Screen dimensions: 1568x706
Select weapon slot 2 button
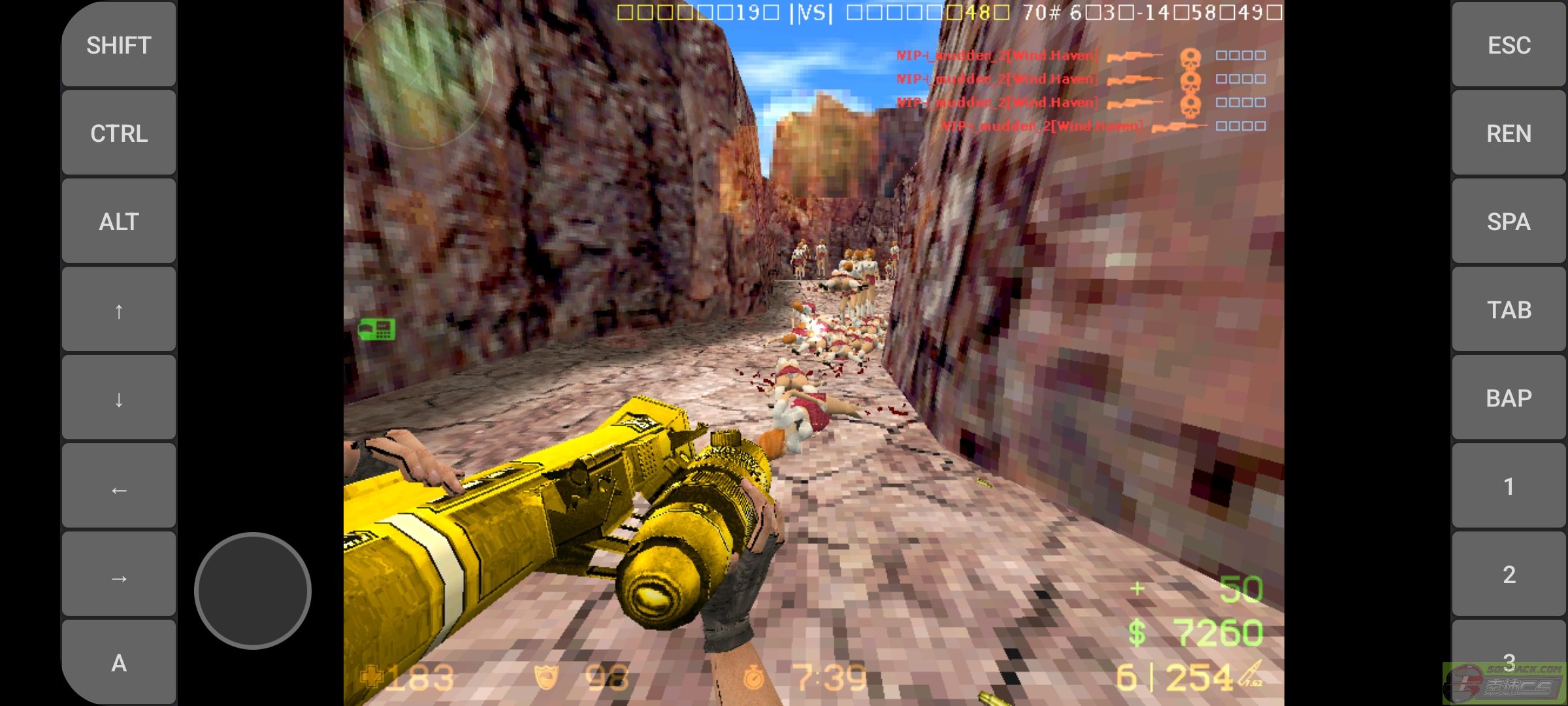1509,574
